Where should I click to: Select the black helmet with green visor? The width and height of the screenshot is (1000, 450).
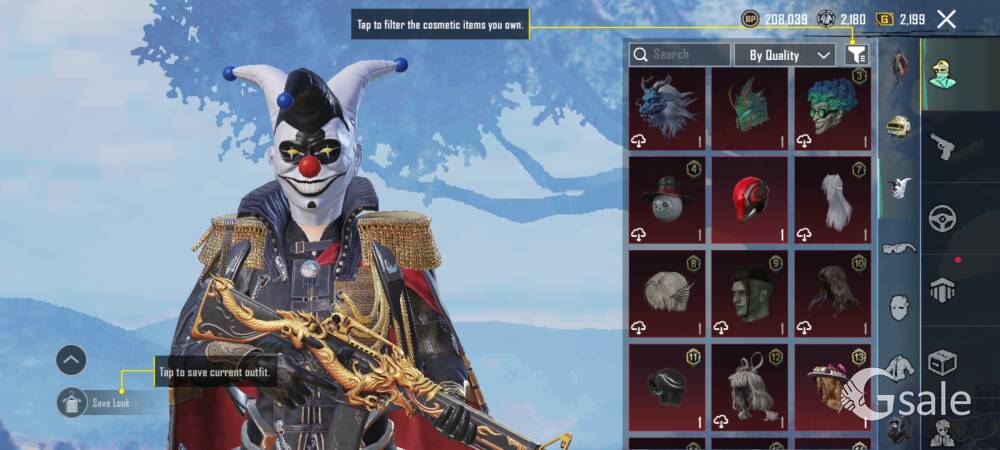click(667, 385)
